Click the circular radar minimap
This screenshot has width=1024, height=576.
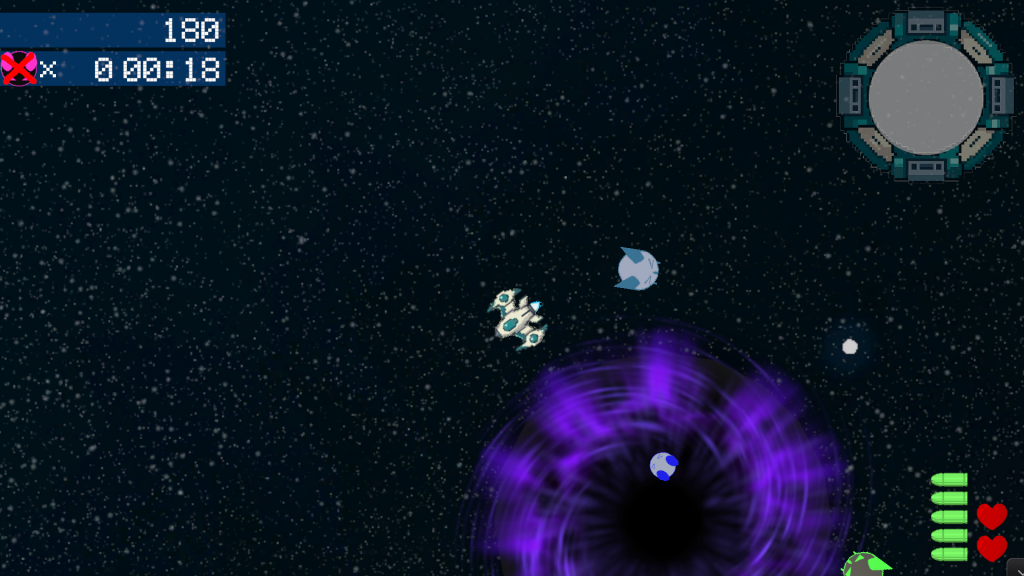click(926, 96)
